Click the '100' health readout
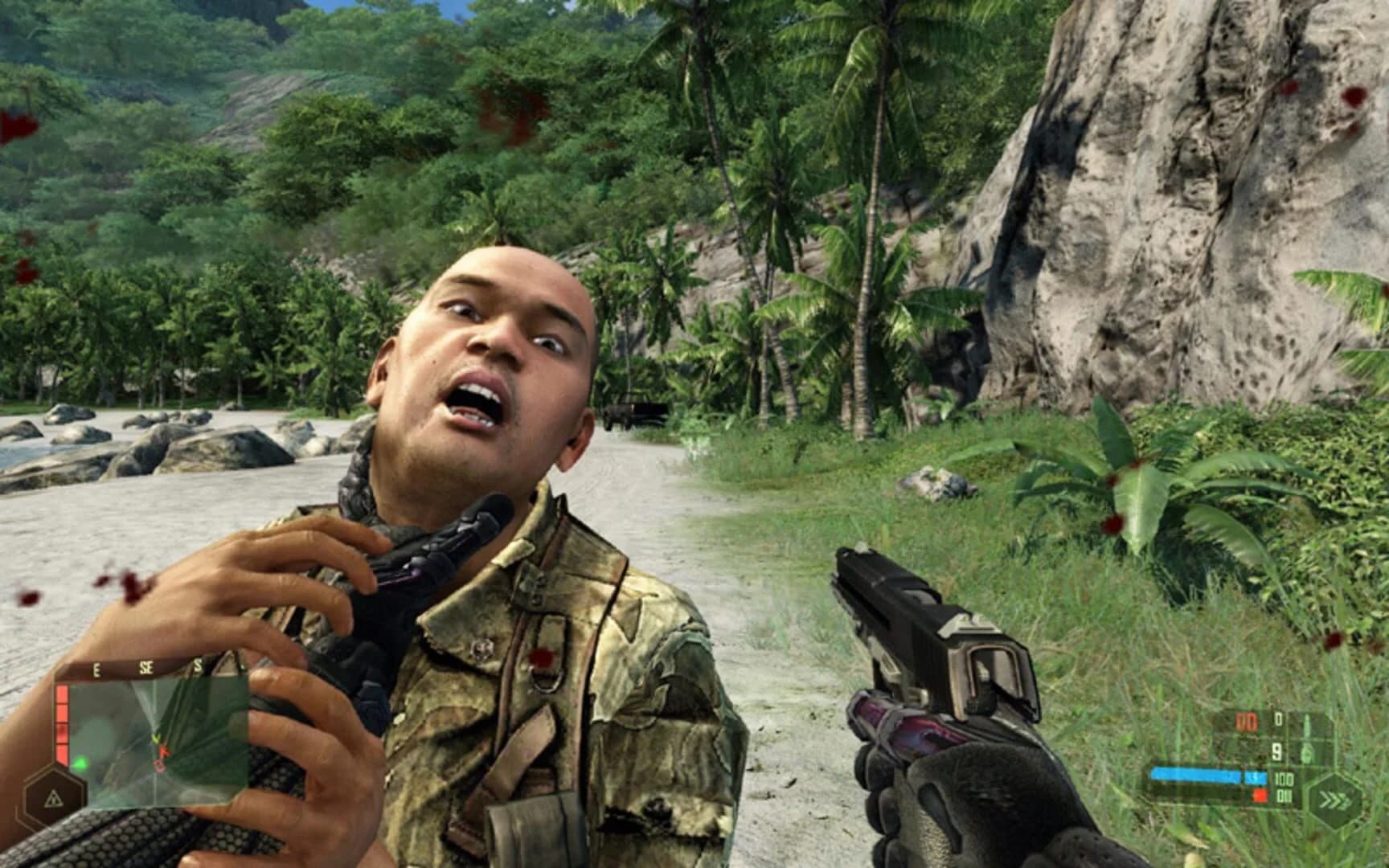Screen dimensions: 1389x868 pyautogui.click(x=1283, y=780)
